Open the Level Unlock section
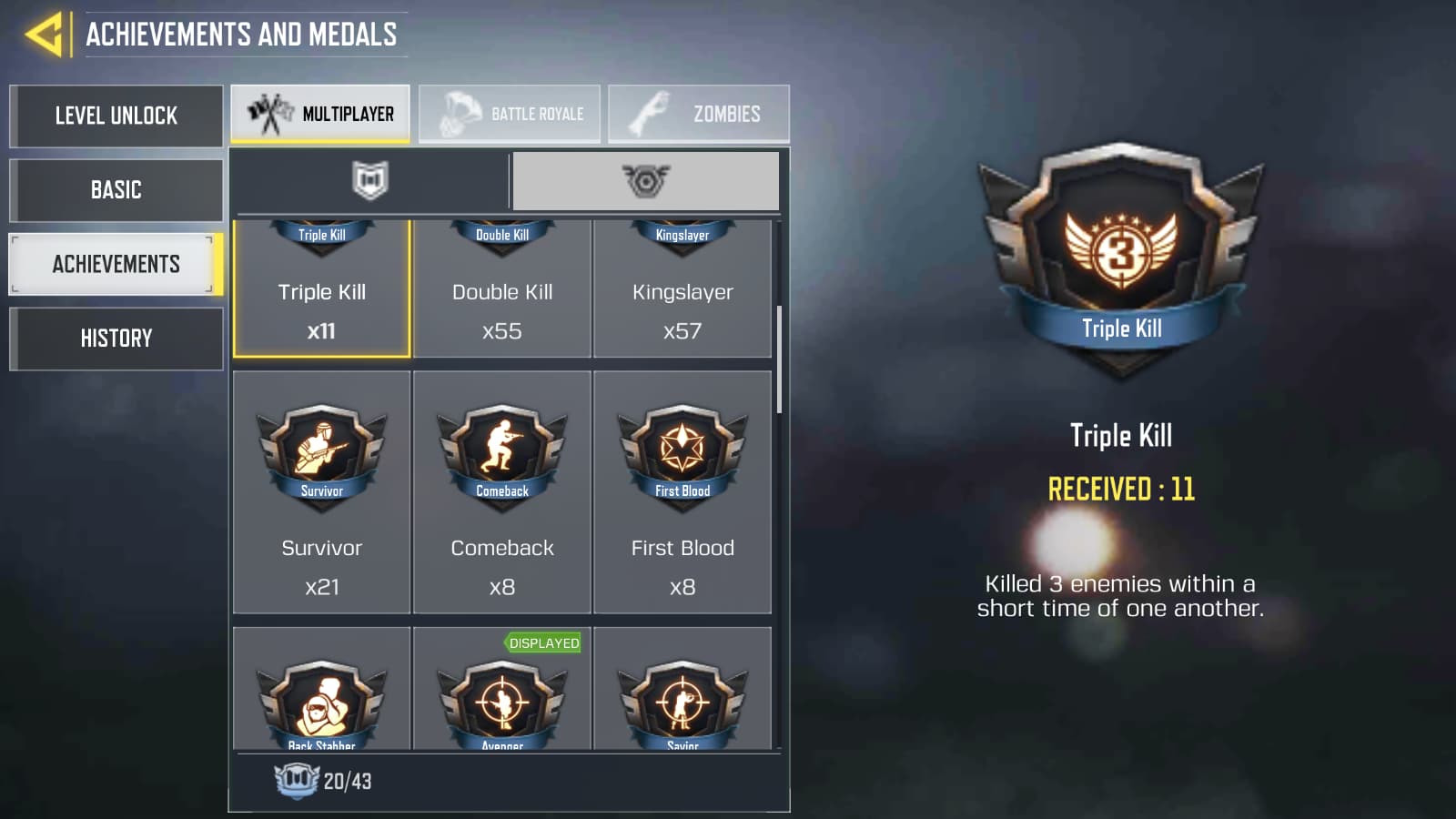This screenshot has width=1456, height=819. pyautogui.click(x=116, y=116)
